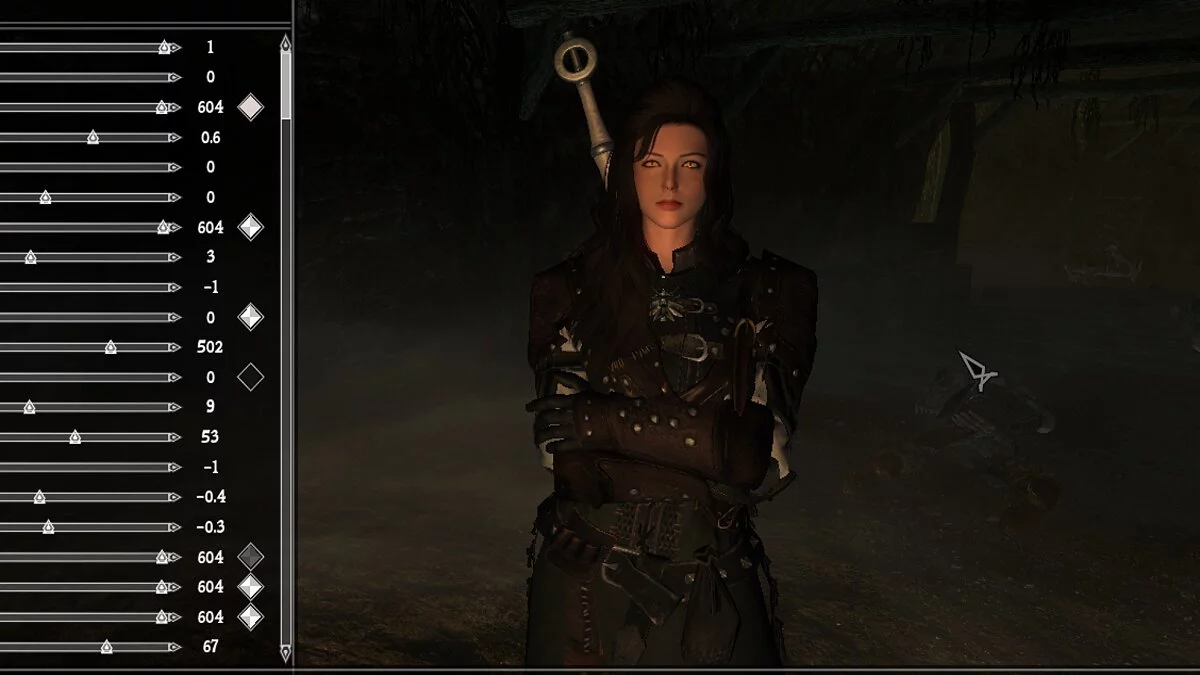The image size is (1200, 675).
Task: Open the pale pink diamond color swatch
Action: [x=250, y=107]
